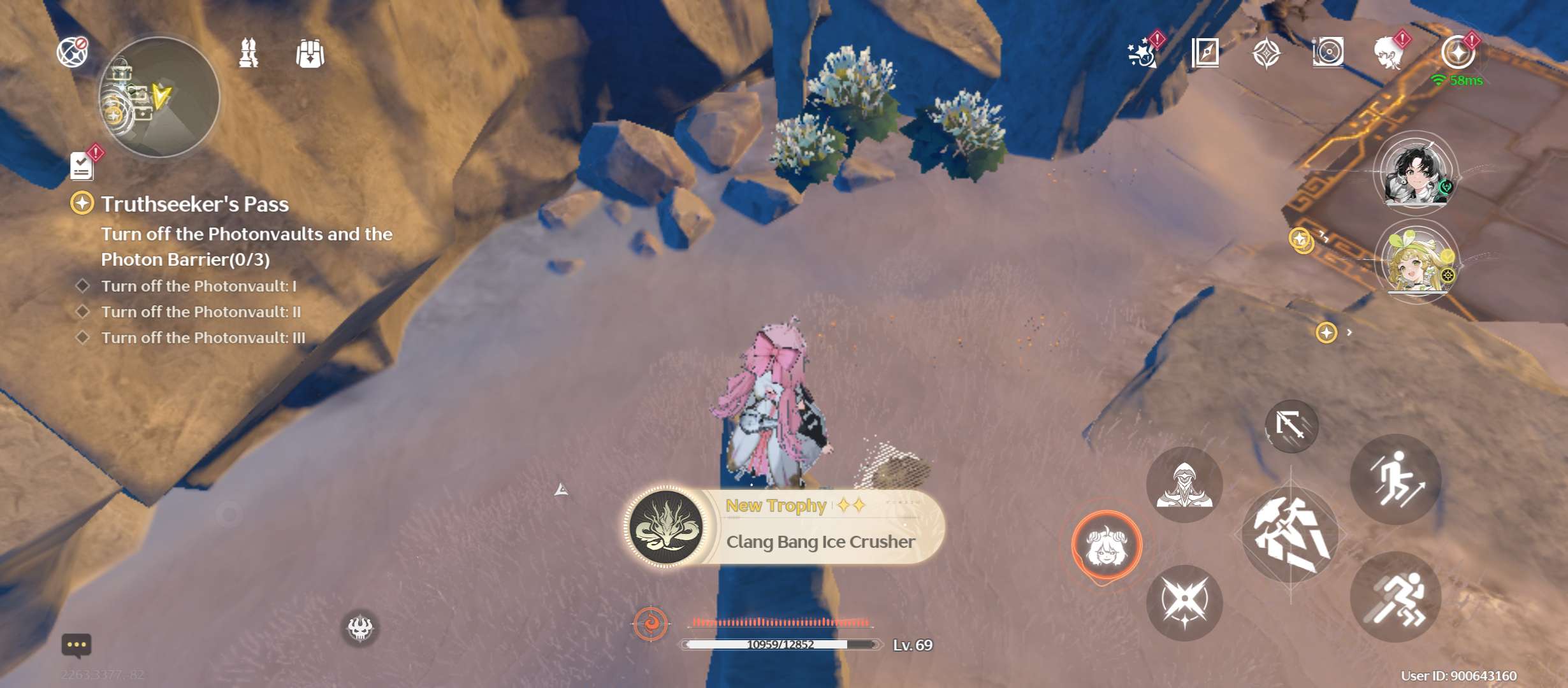Fire the grapple hook utility button

pyautogui.click(x=1291, y=426)
